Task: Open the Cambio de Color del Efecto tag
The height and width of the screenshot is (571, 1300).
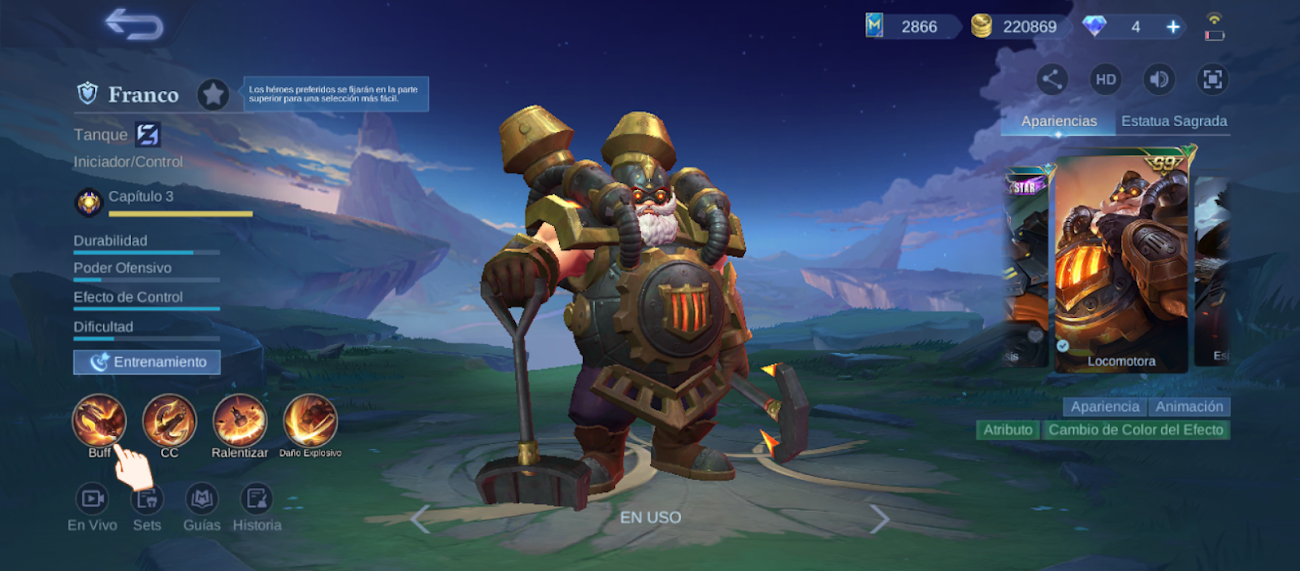Action: pos(1135,430)
